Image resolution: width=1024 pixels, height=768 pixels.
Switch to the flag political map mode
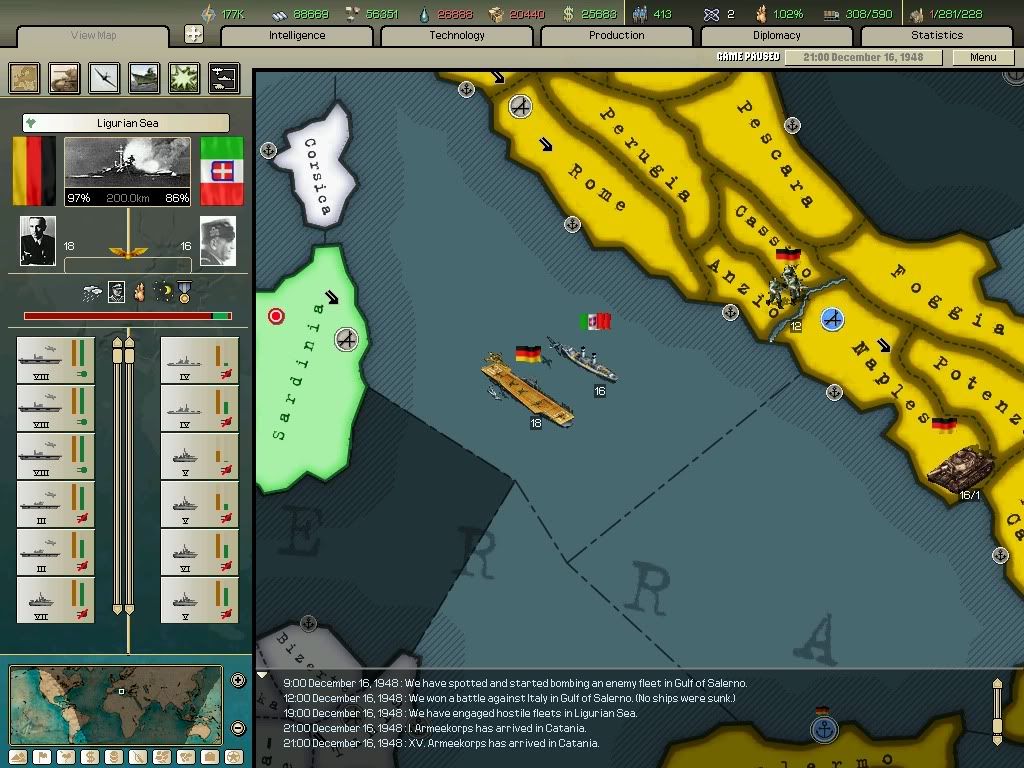coord(41,757)
